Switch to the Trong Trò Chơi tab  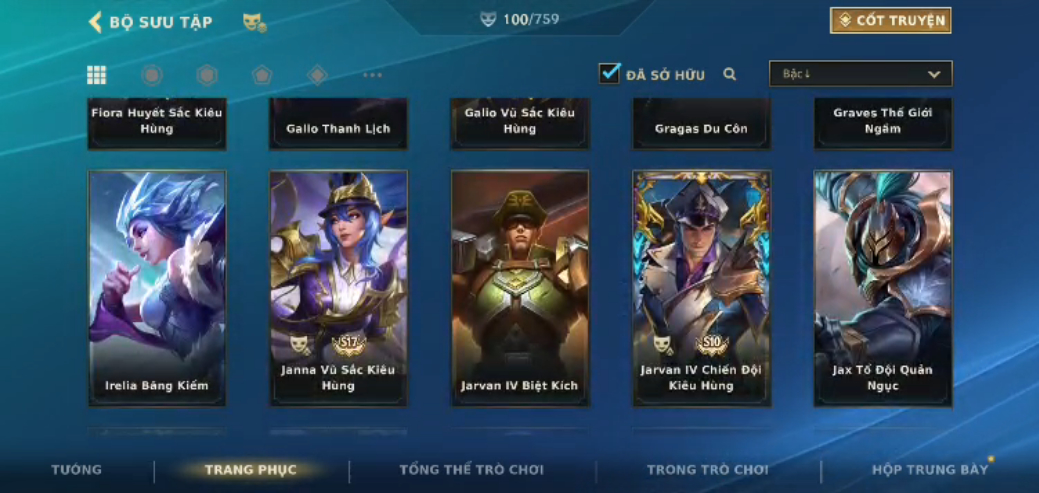coord(708,470)
